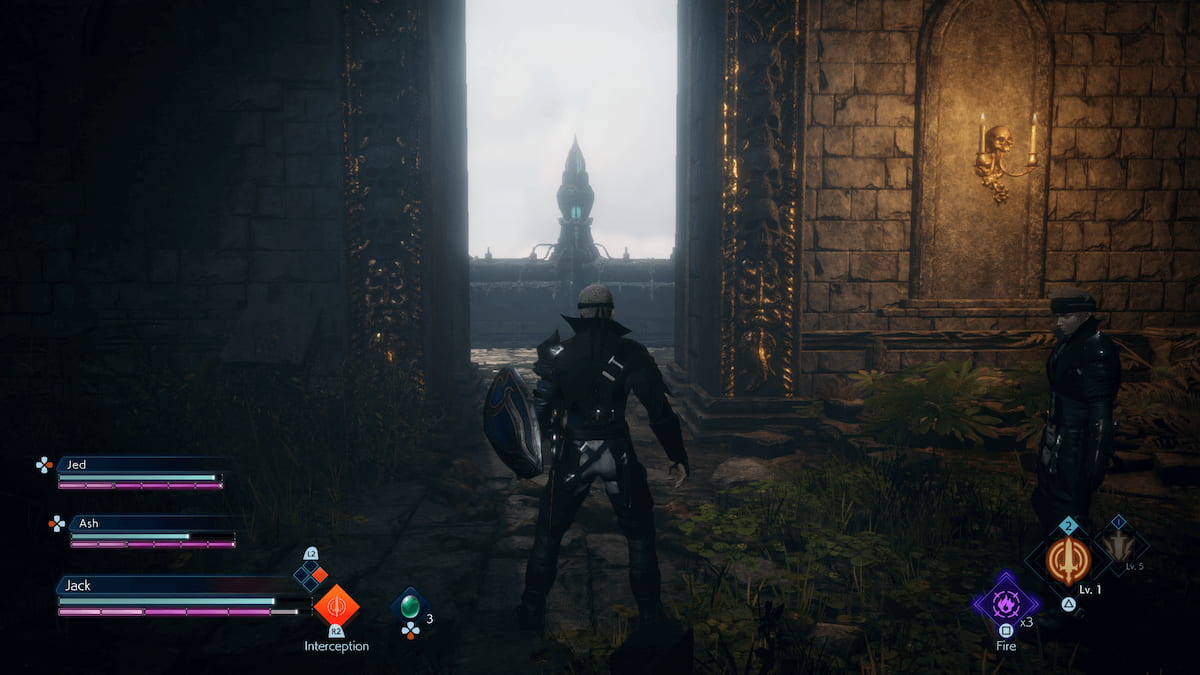Image resolution: width=1200 pixels, height=675 pixels.
Task: Use the green potion orb
Action: 409,606
